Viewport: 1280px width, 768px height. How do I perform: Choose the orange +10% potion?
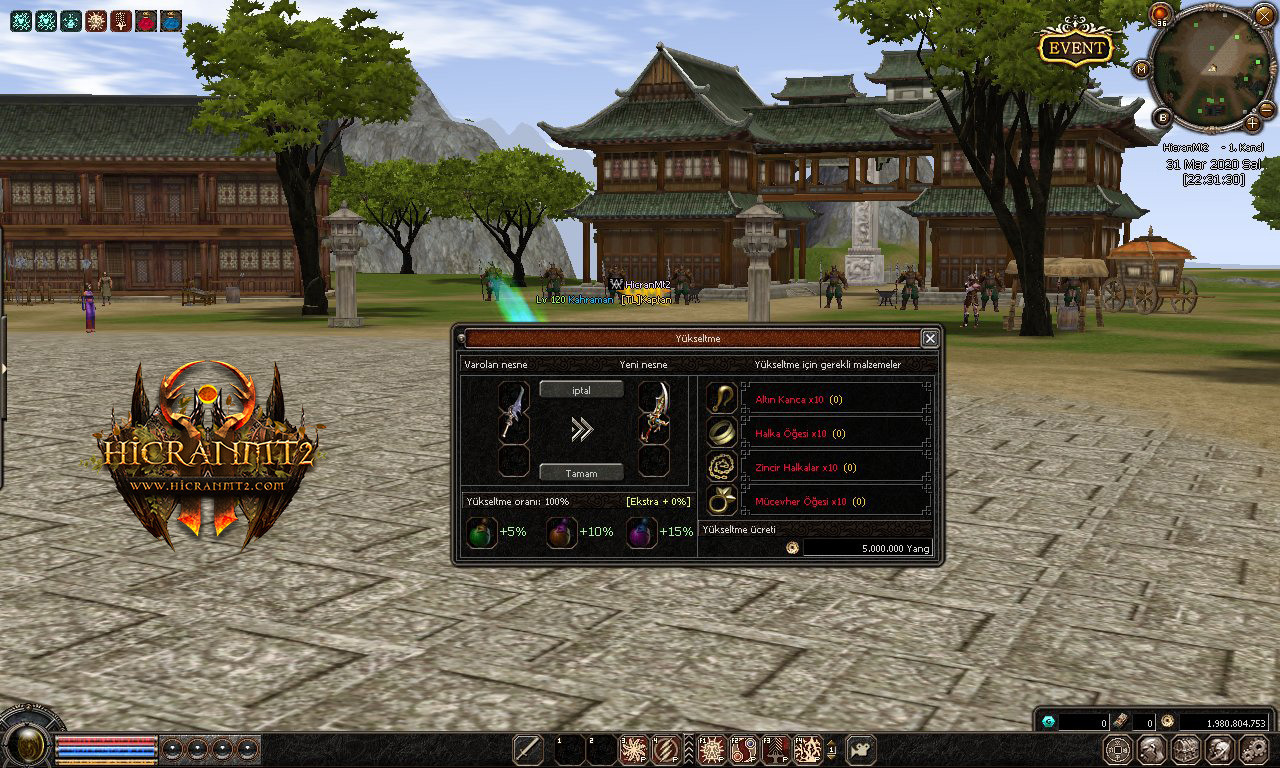pyautogui.click(x=562, y=532)
